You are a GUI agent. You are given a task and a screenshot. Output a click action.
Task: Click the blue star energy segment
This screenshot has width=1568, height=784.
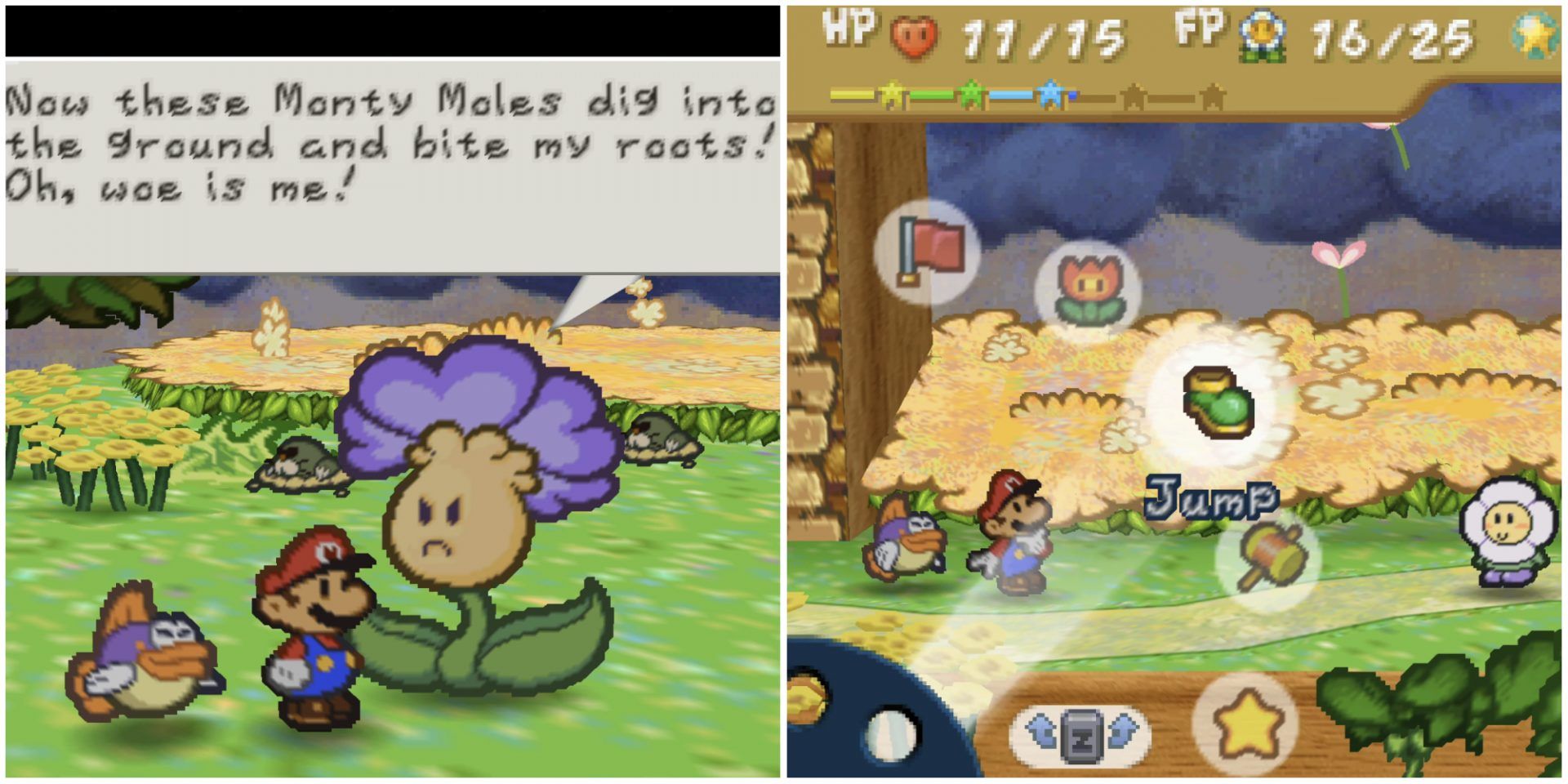click(x=1053, y=94)
